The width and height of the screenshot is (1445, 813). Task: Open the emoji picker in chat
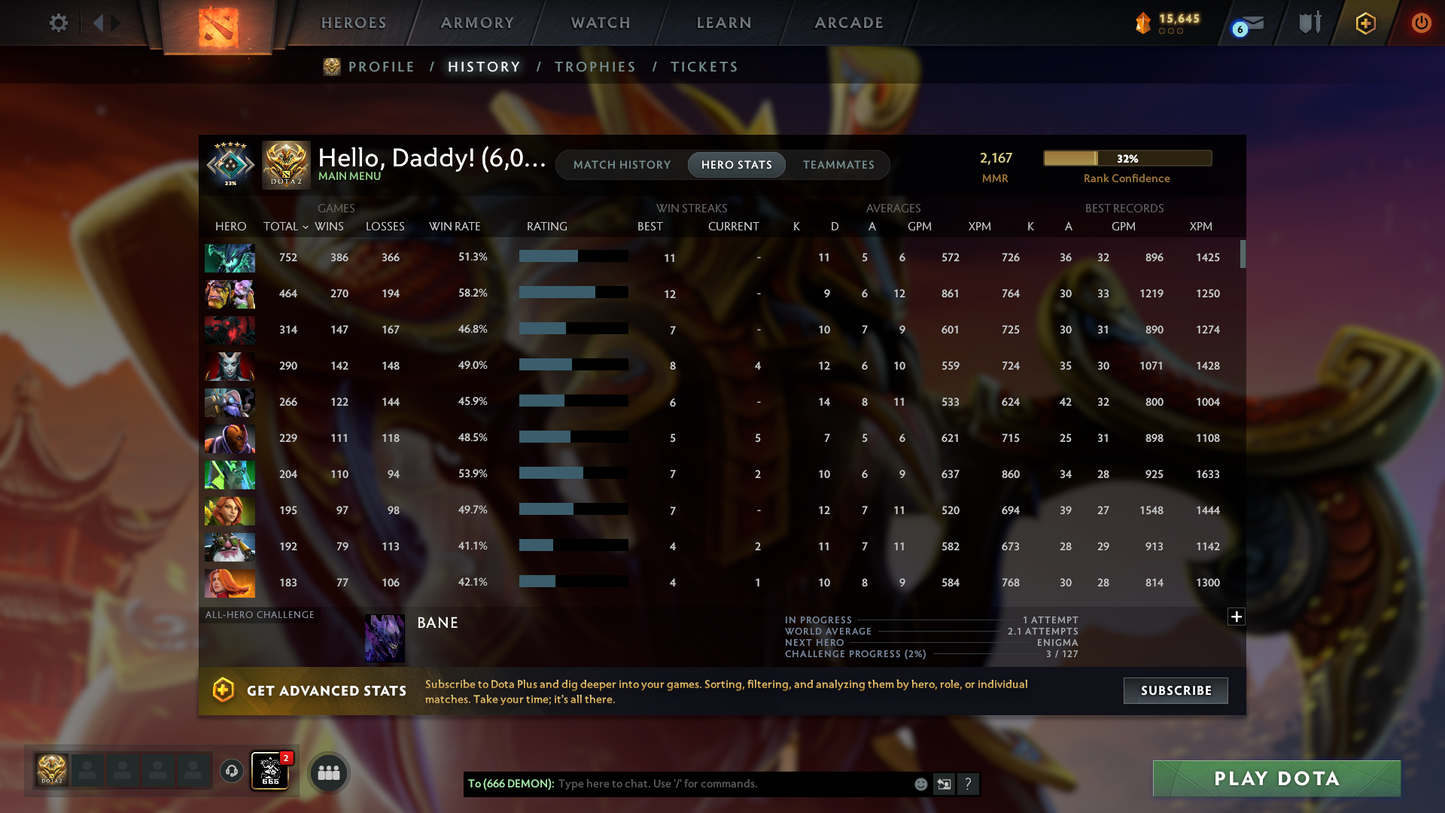[920, 784]
